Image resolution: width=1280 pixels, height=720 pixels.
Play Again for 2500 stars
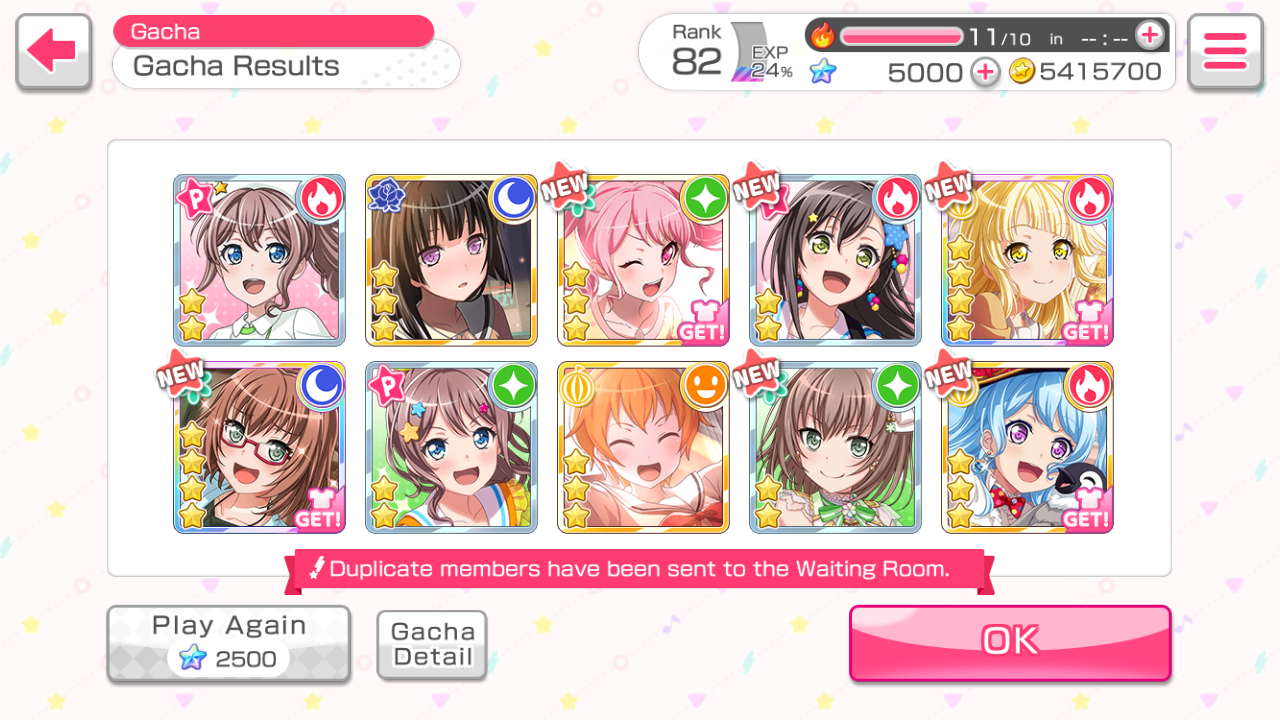[229, 643]
